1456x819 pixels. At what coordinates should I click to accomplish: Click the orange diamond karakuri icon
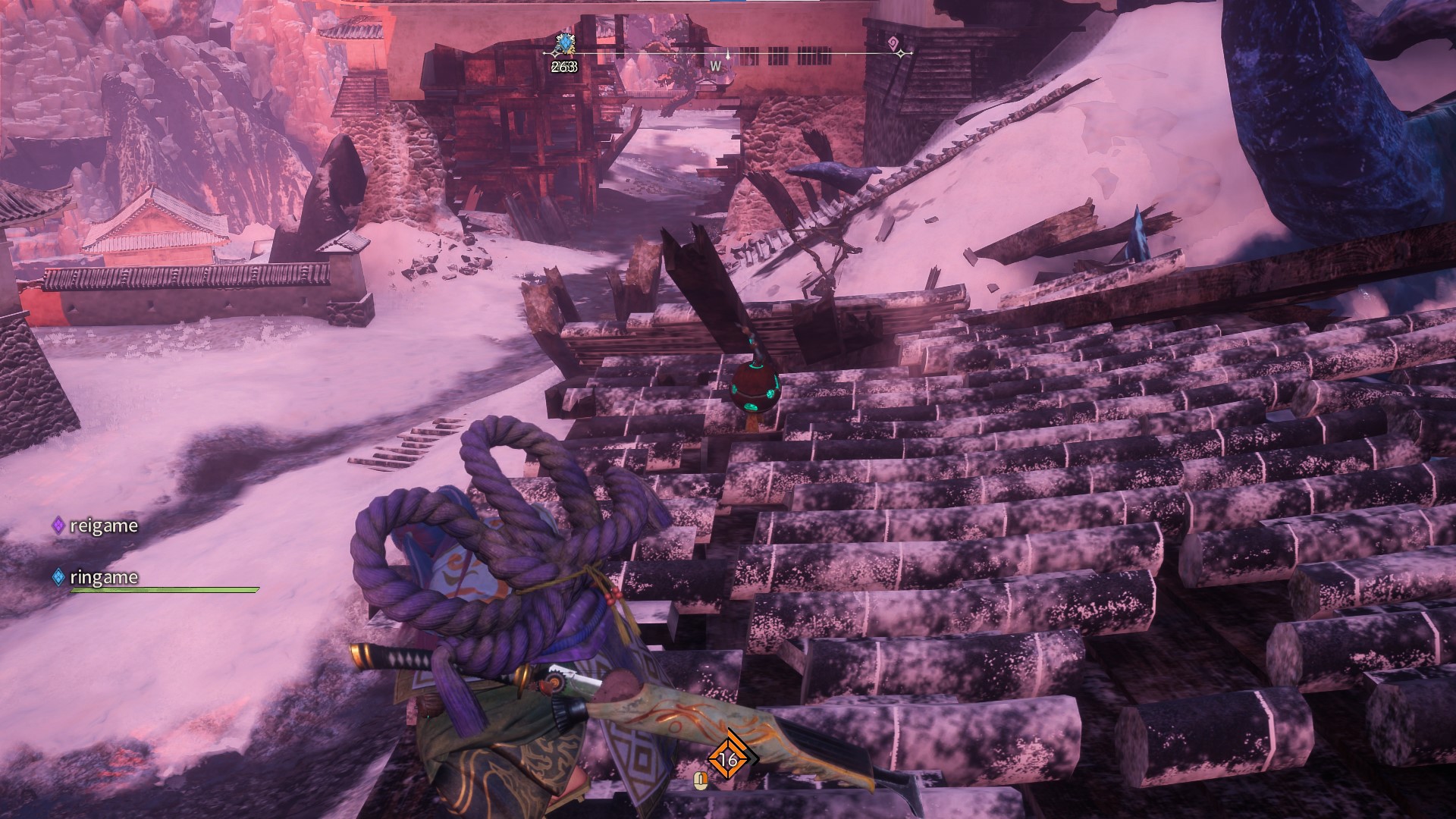point(728,759)
